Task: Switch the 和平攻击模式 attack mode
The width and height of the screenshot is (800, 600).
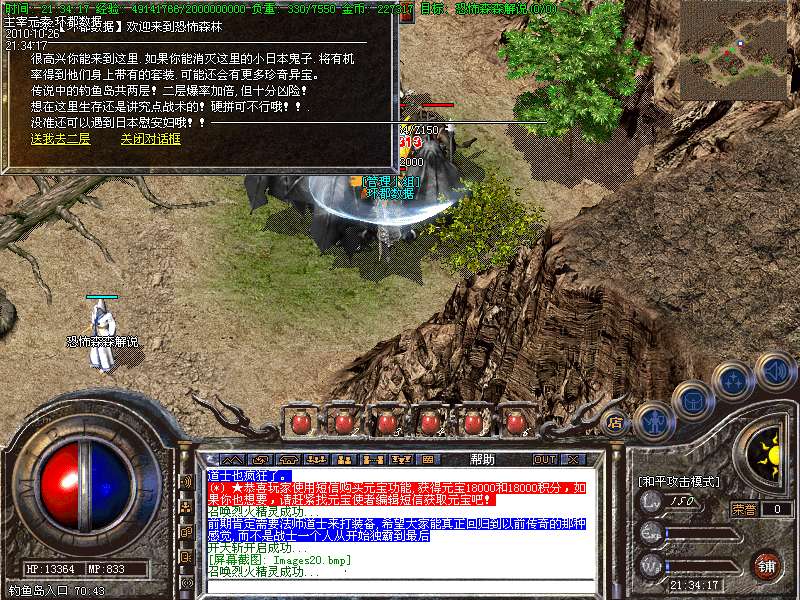Action: point(679,481)
